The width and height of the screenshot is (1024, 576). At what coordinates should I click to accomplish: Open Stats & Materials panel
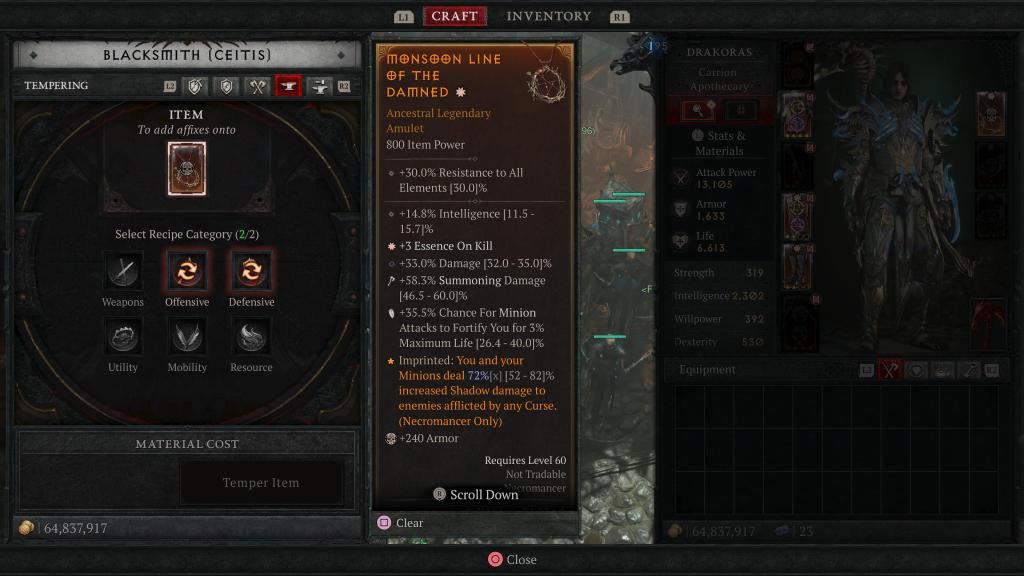(718, 143)
